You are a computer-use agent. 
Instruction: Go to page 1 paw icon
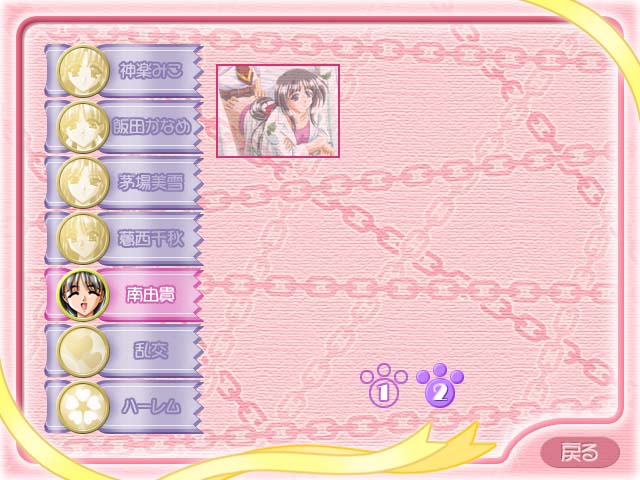click(x=384, y=389)
